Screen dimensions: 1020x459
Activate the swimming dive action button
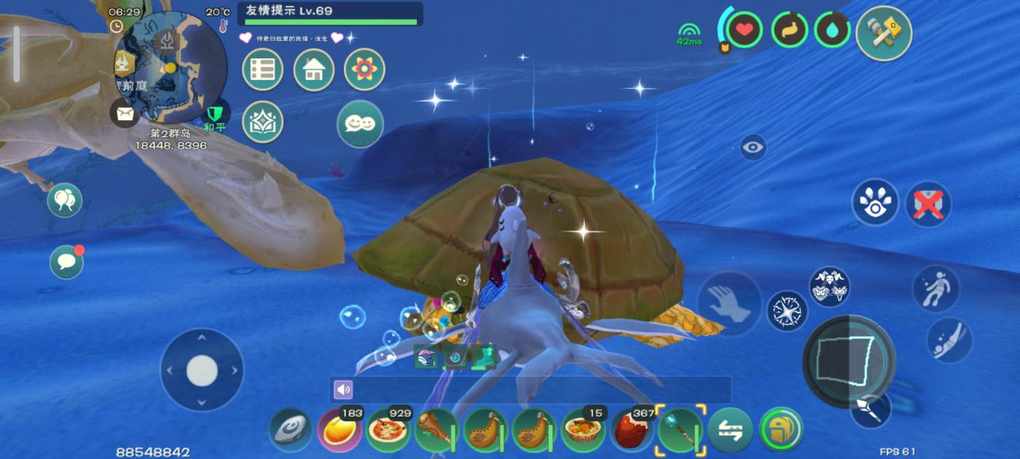949,338
